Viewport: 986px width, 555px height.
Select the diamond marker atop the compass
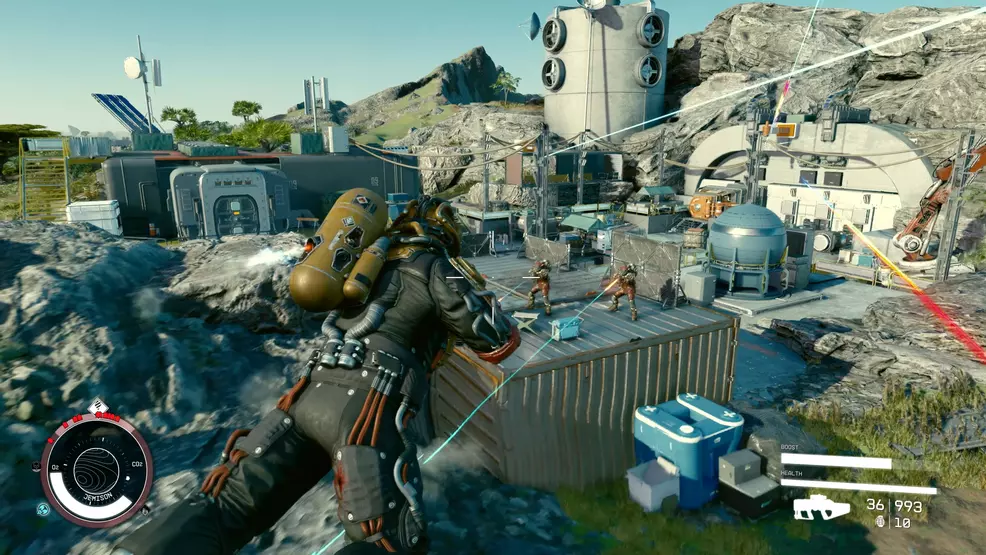point(98,407)
